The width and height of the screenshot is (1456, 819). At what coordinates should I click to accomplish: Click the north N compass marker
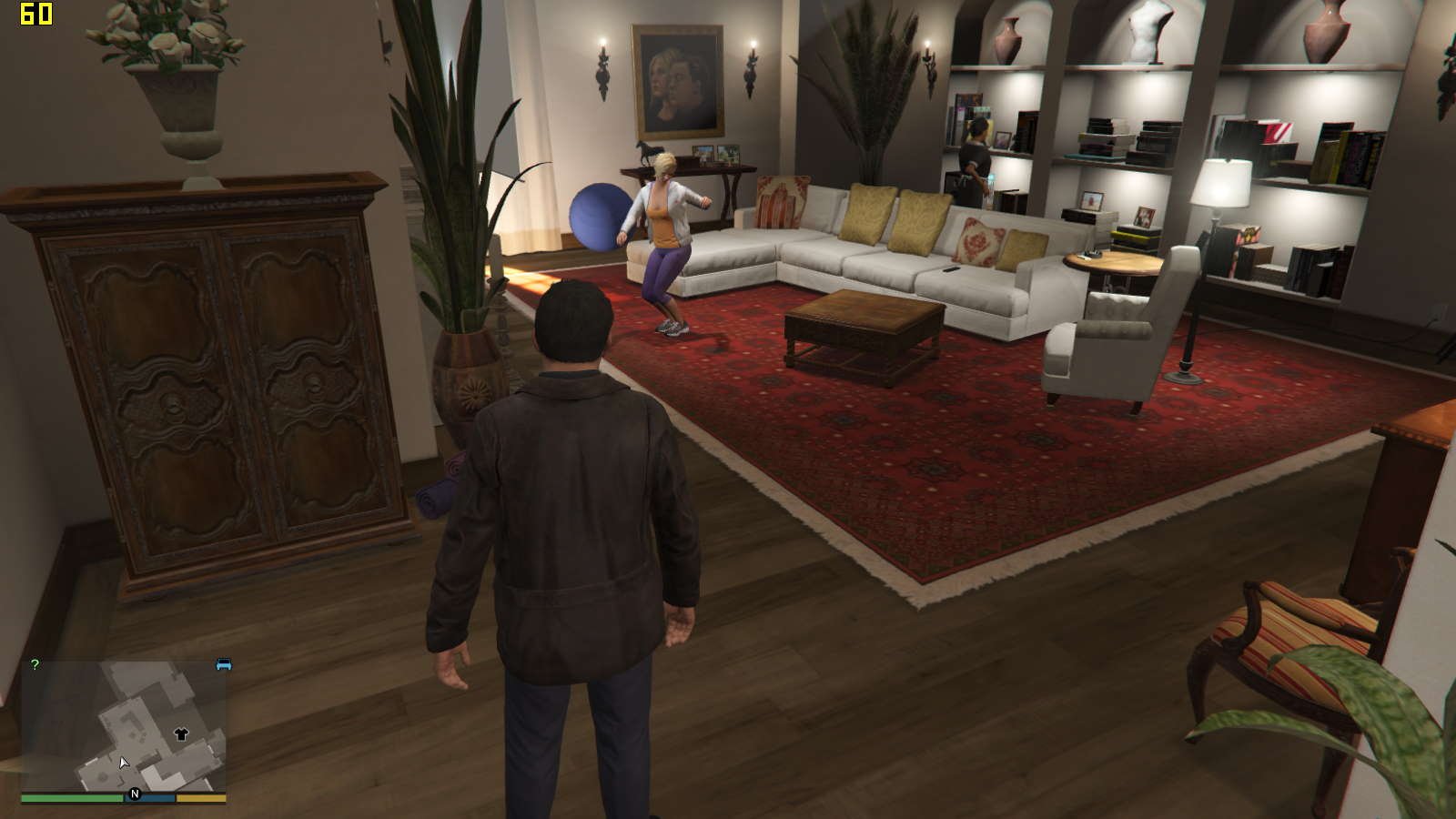pyautogui.click(x=135, y=794)
